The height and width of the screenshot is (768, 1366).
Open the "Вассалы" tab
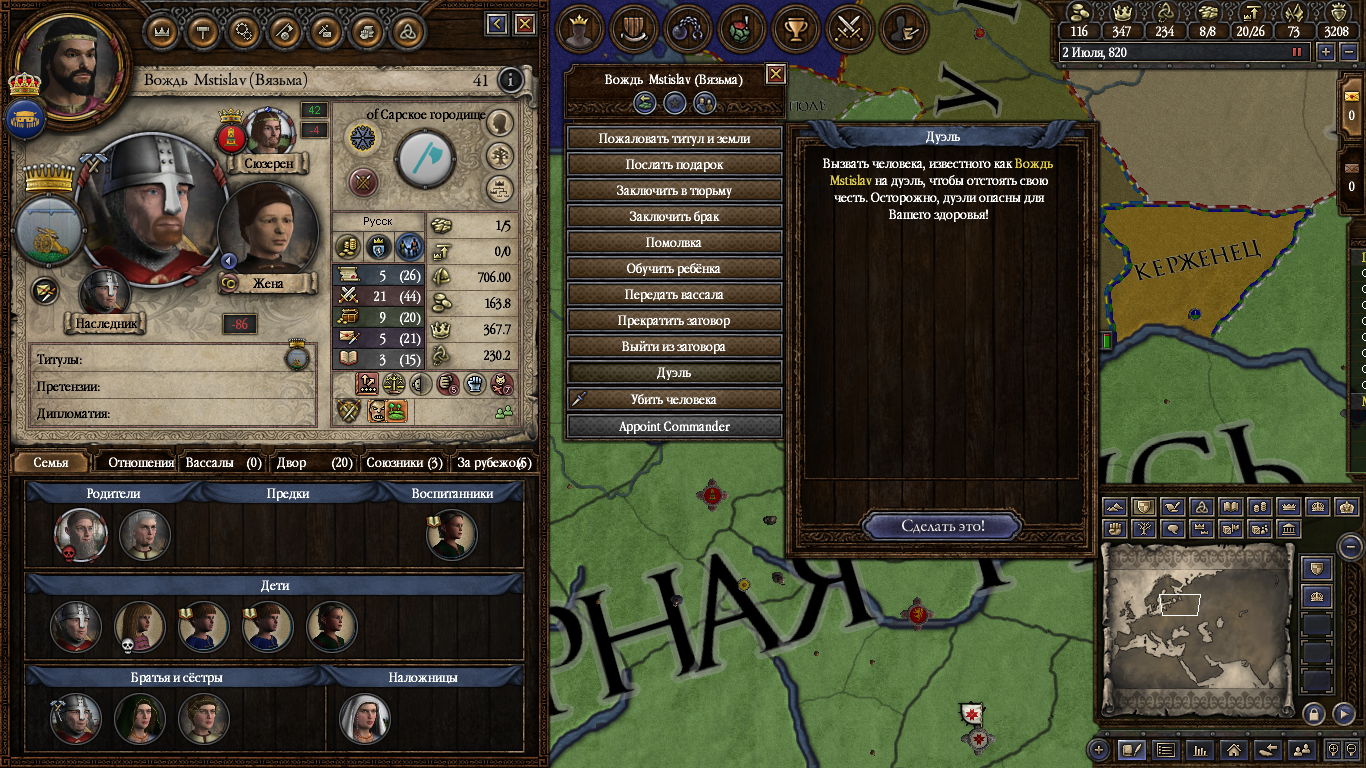click(222, 463)
